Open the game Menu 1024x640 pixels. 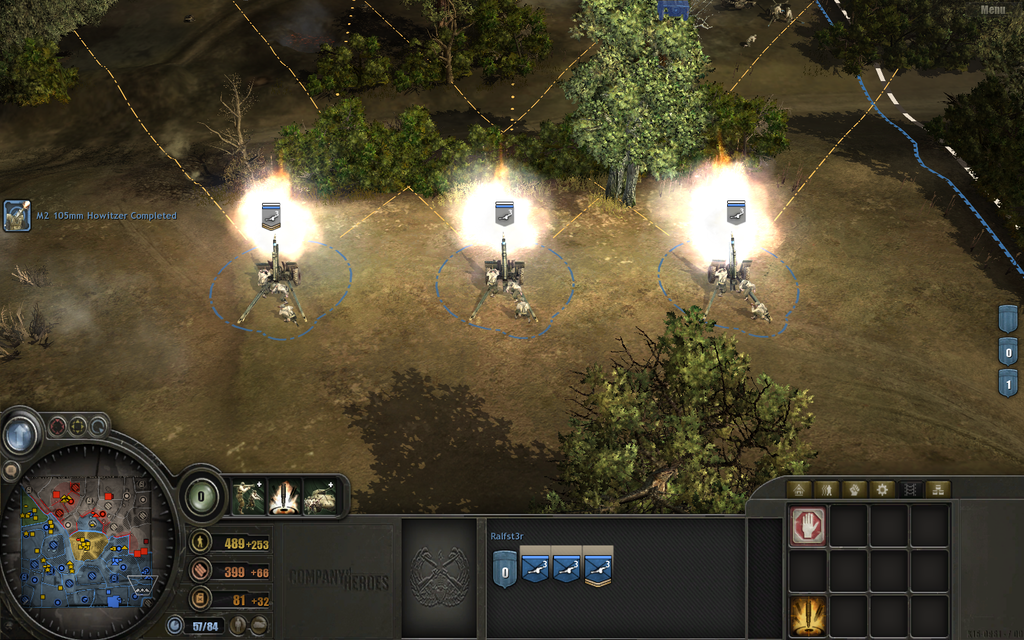(x=994, y=10)
